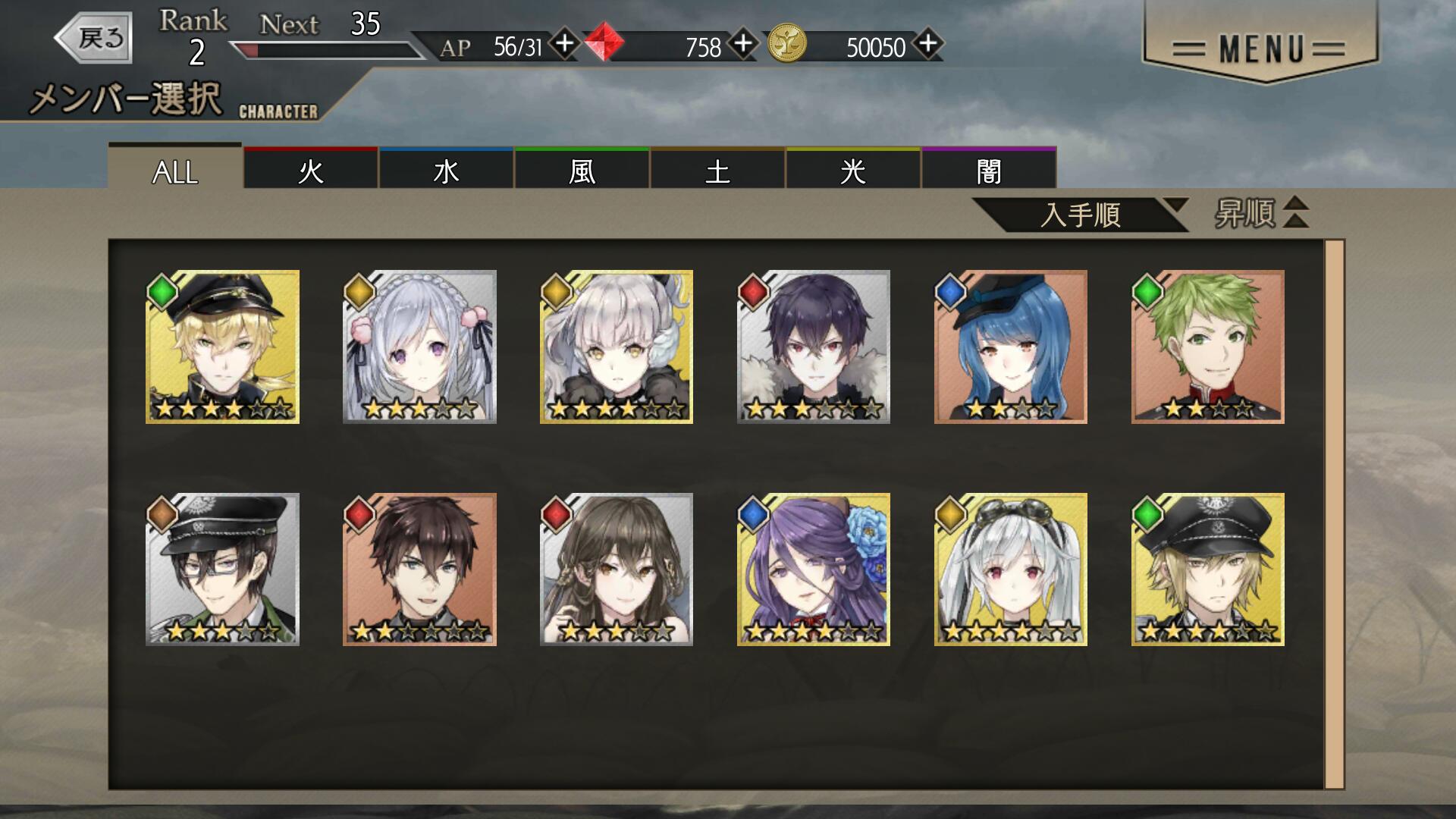Select the 風 wind element tab
The width and height of the screenshot is (1456, 819).
(582, 170)
